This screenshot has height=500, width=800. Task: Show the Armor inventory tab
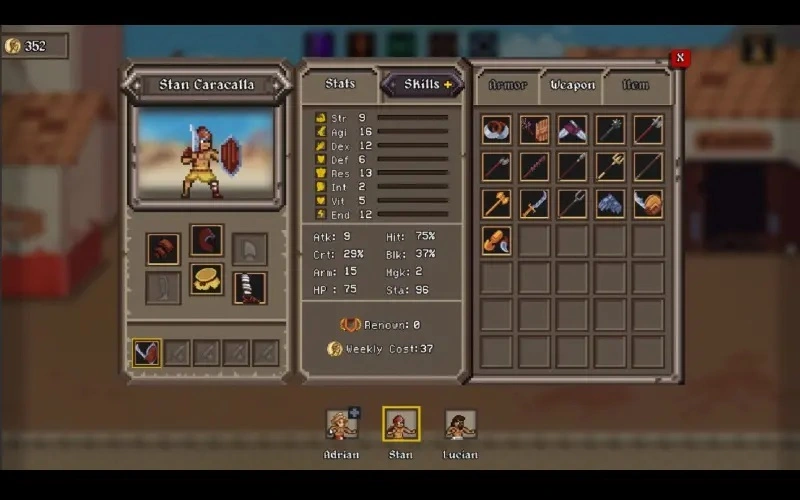tap(508, 85)
